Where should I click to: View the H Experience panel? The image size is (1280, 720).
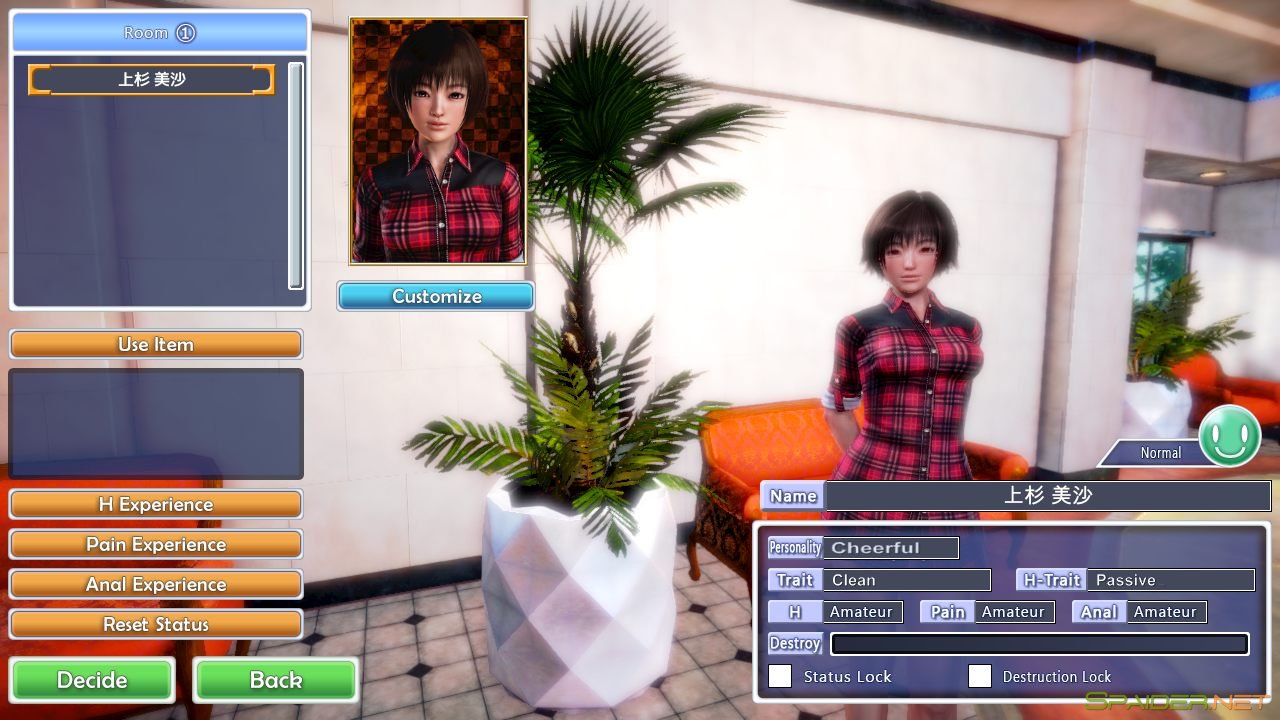tap(155, 504)
